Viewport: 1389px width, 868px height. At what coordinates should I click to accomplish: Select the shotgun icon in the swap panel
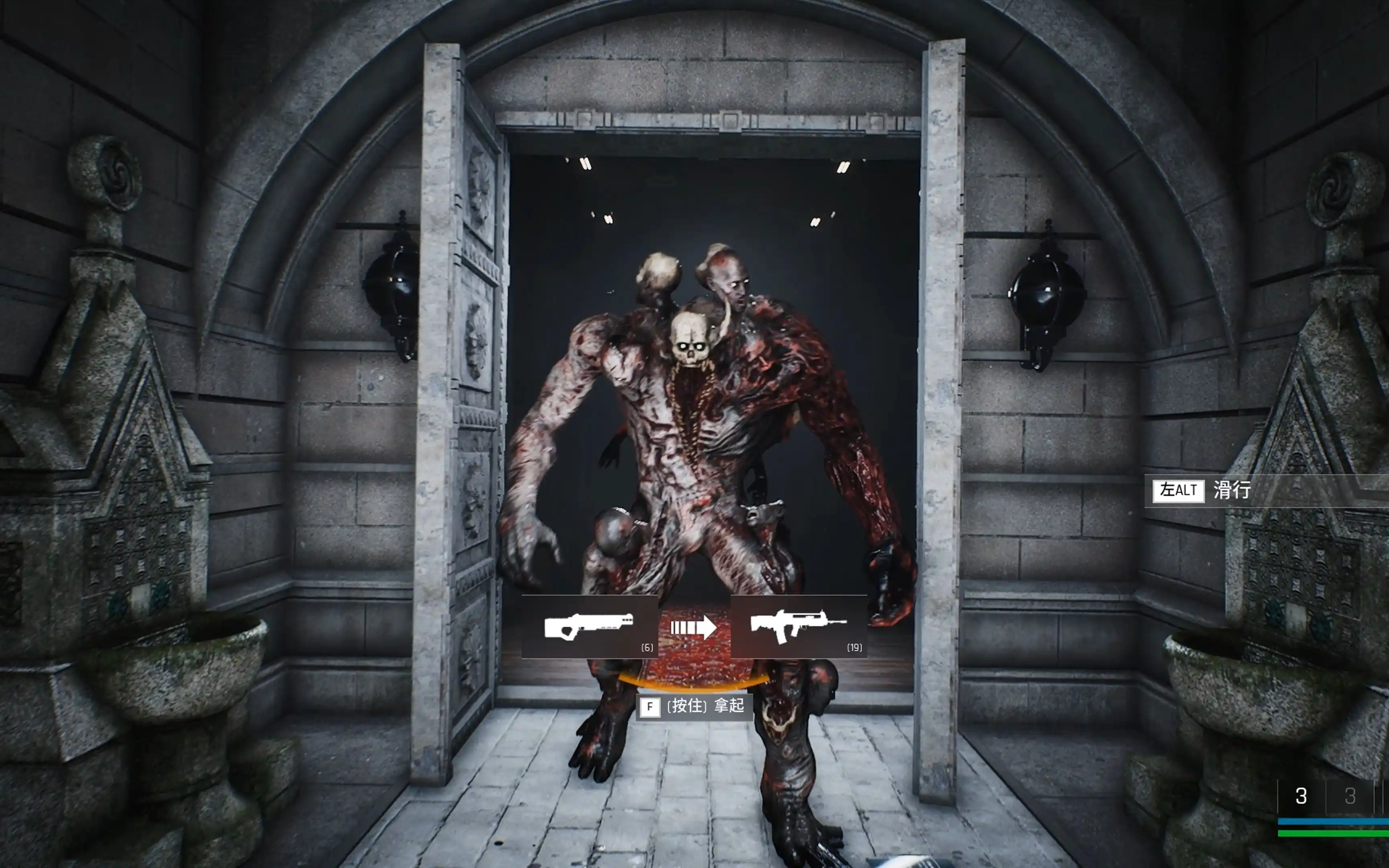[x=588, y=626]
